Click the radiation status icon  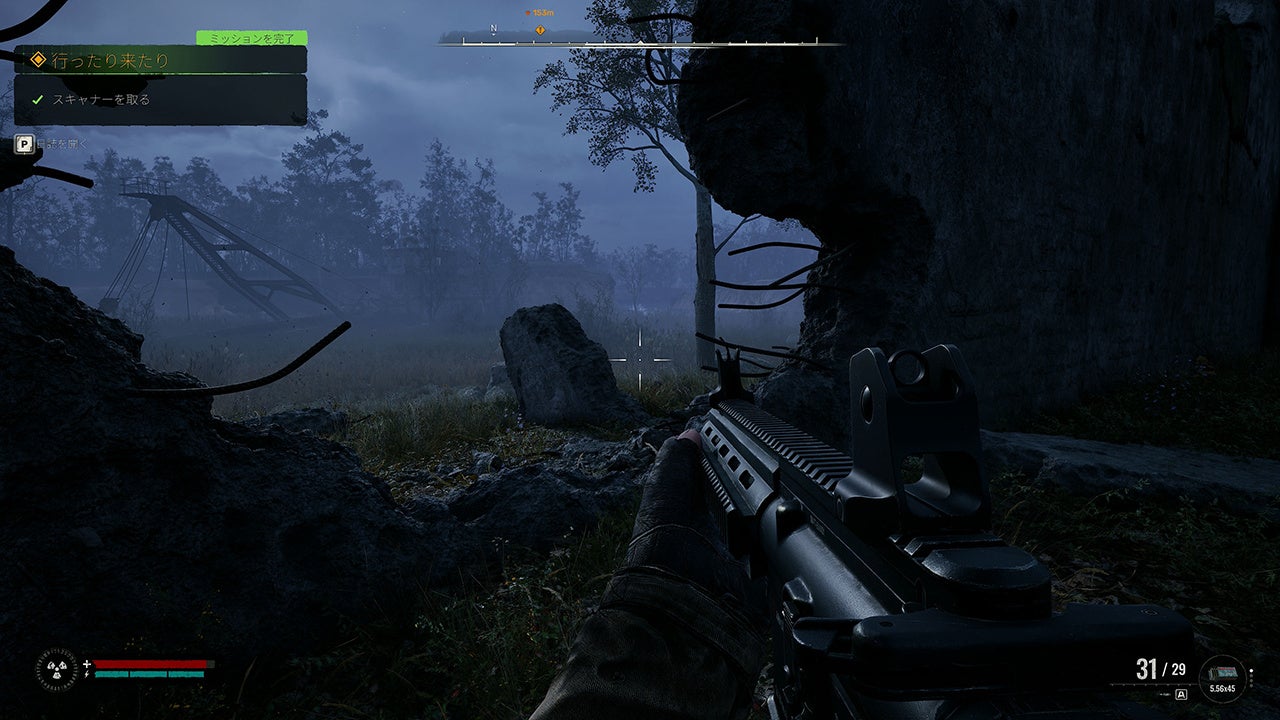pos(56,668)
